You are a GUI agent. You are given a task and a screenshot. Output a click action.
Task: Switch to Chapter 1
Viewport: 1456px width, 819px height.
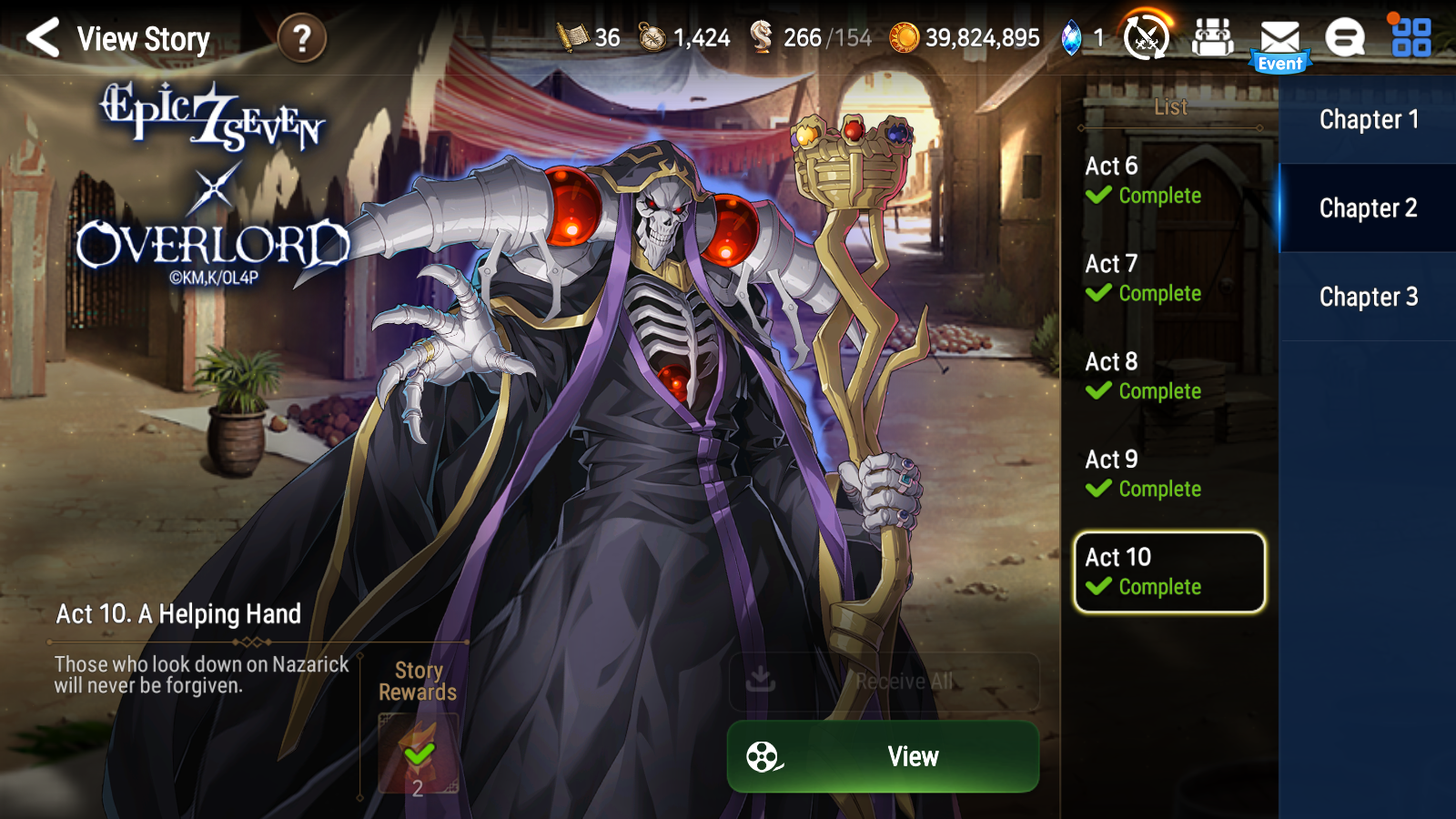[x=1369, y=119]
